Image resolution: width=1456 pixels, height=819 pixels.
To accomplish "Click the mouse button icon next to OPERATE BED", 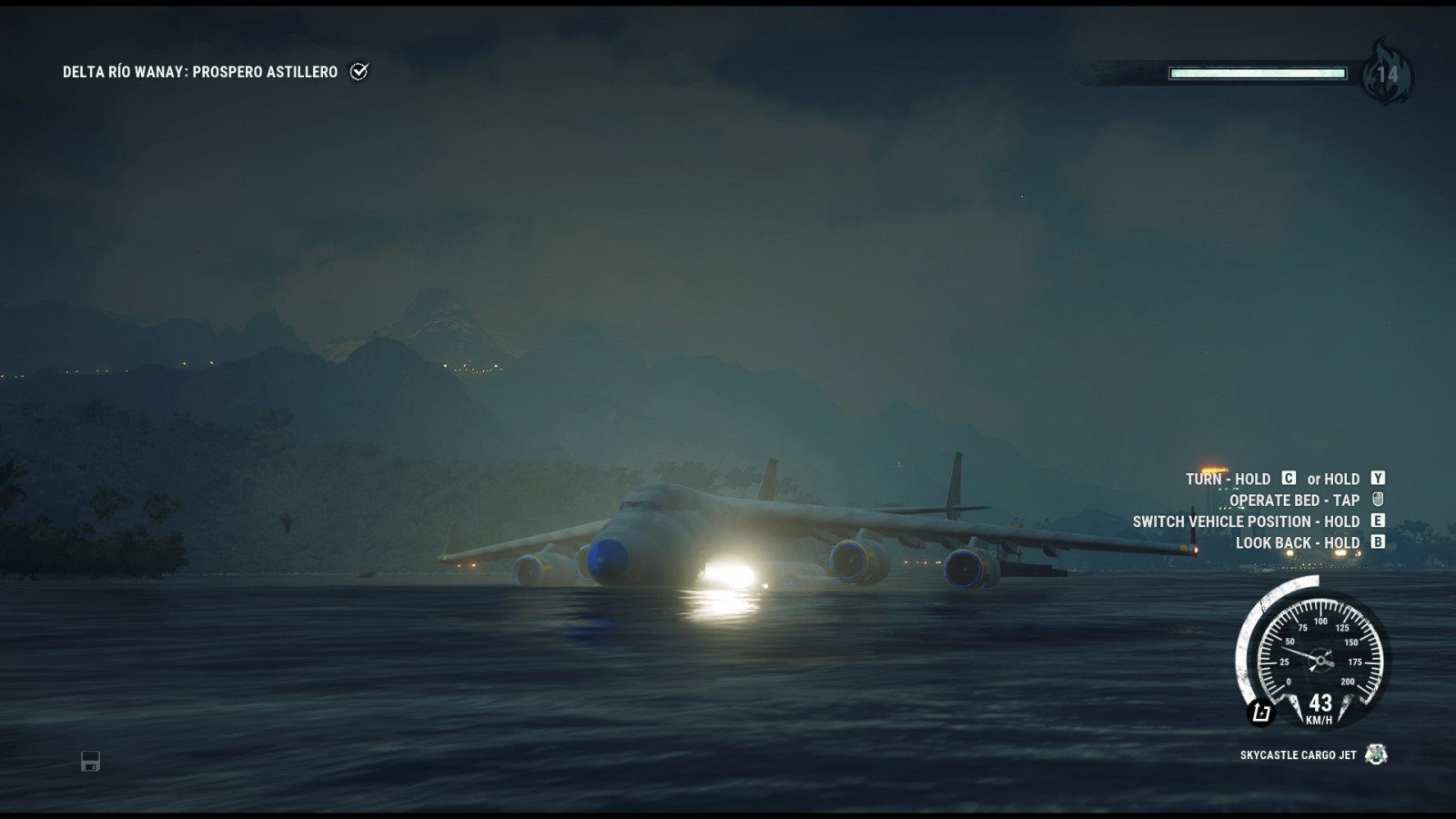I will coord(1378,500).
